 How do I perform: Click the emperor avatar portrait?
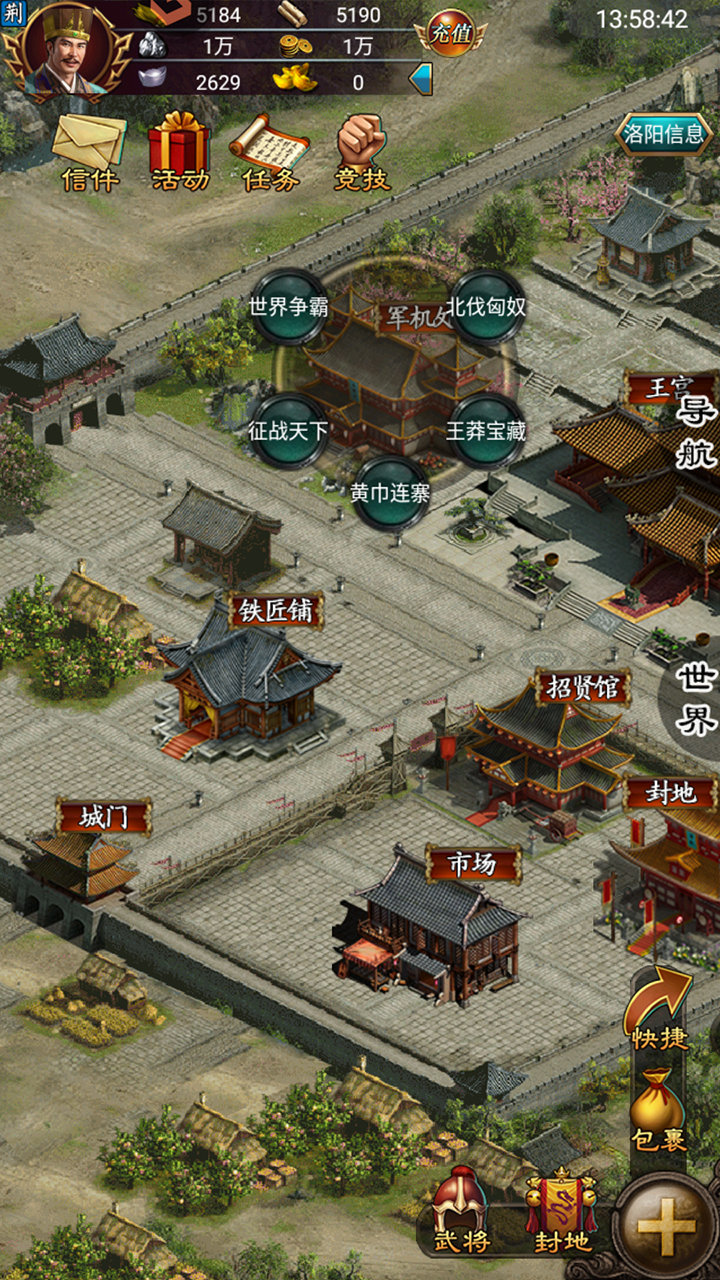(x=67, y=48)
